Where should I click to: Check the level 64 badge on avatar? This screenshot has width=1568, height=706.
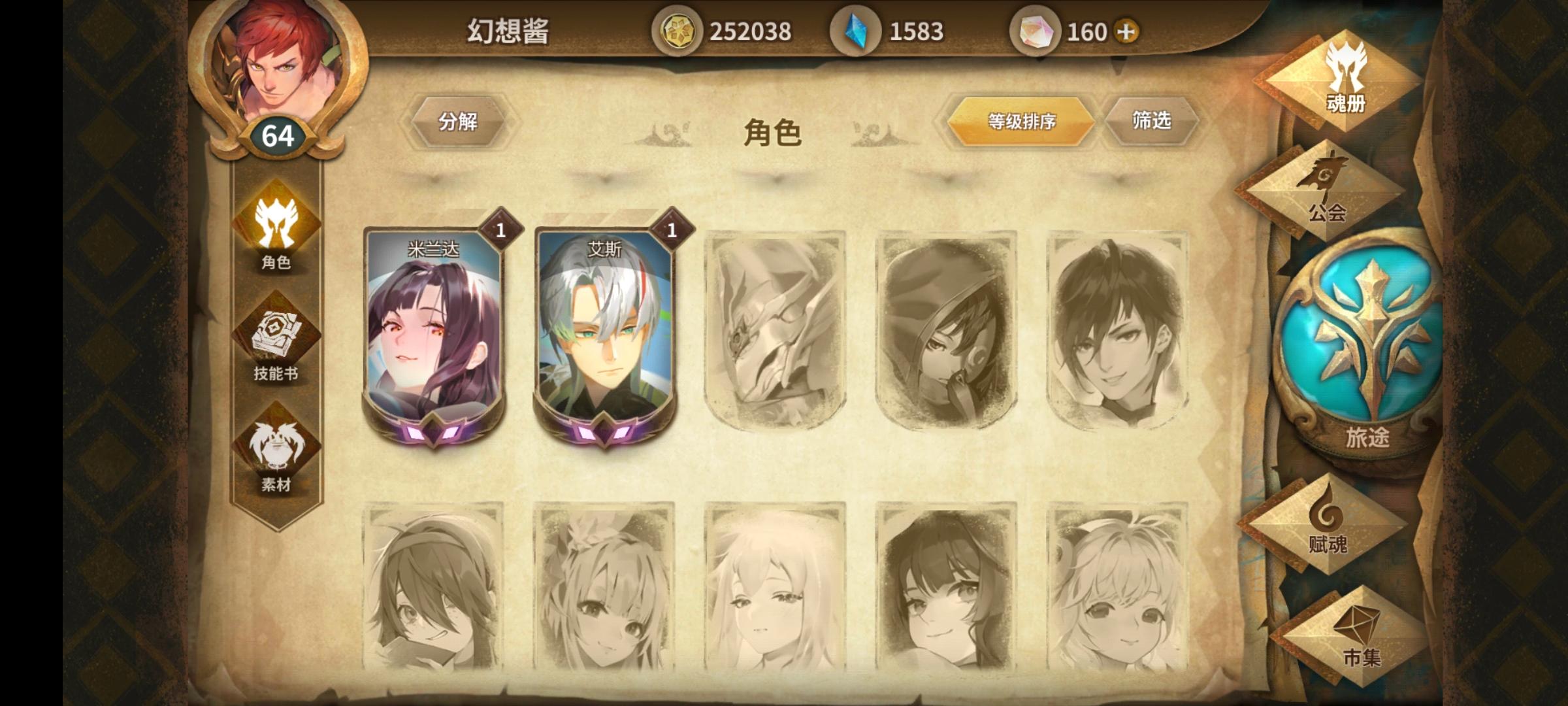(277, 135)
